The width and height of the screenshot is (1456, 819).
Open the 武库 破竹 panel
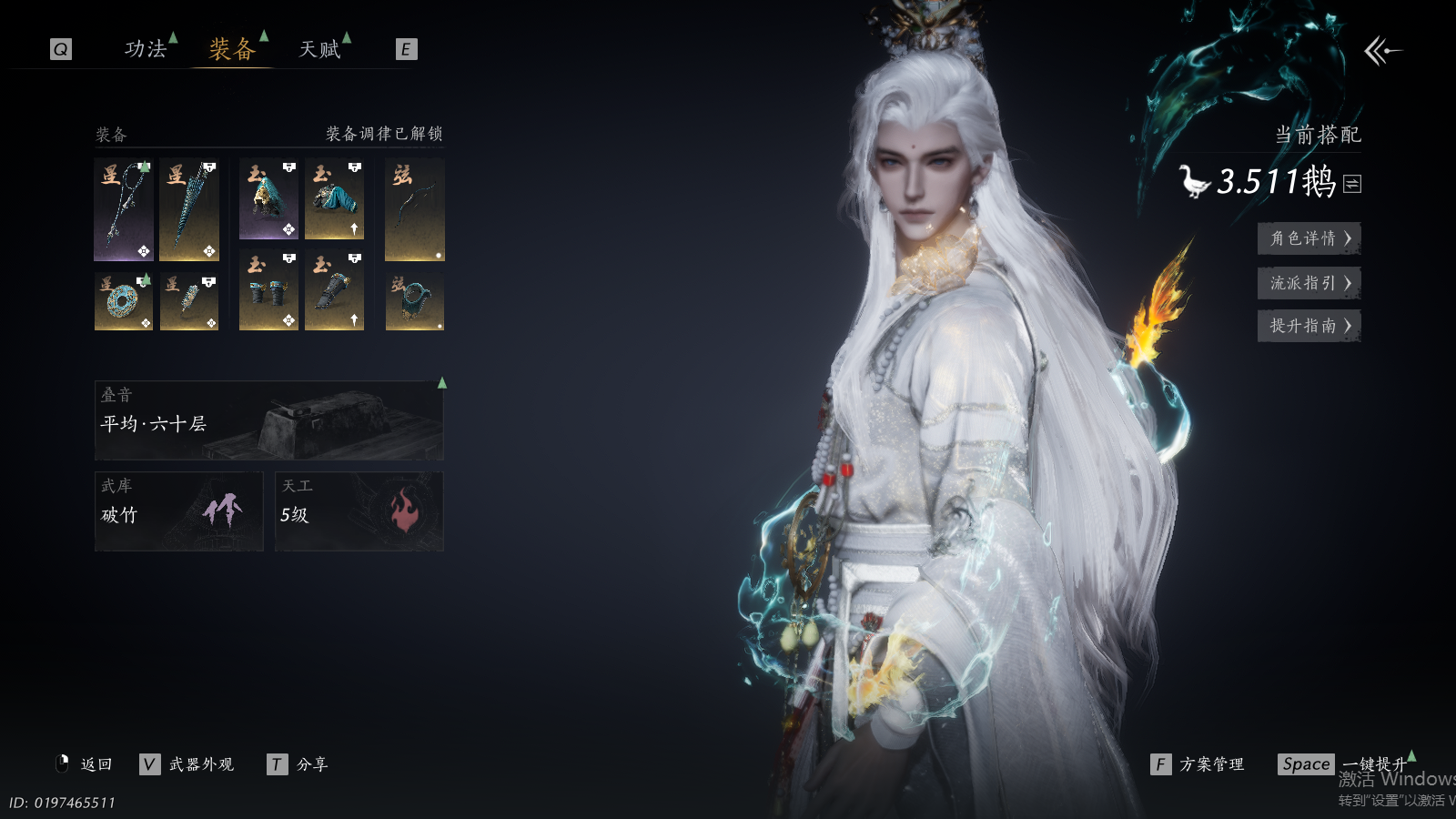[x=179, y=511]
